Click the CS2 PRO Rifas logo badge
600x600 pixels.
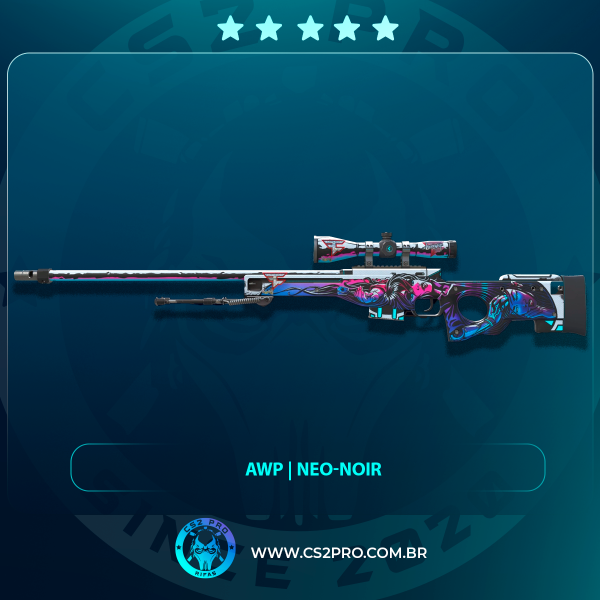(203, 551)
